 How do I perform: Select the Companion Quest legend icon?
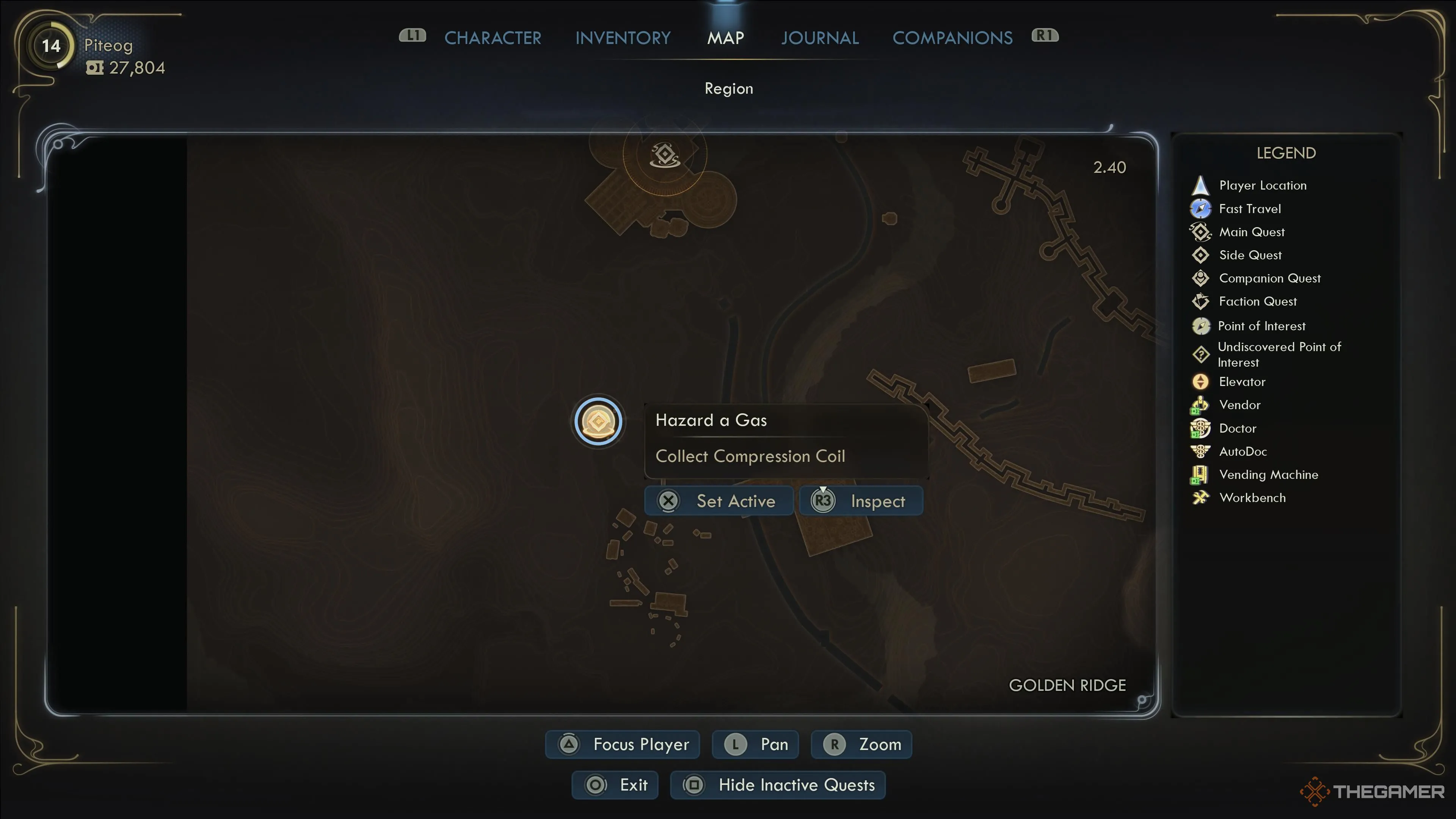(x=1200, y=278)
